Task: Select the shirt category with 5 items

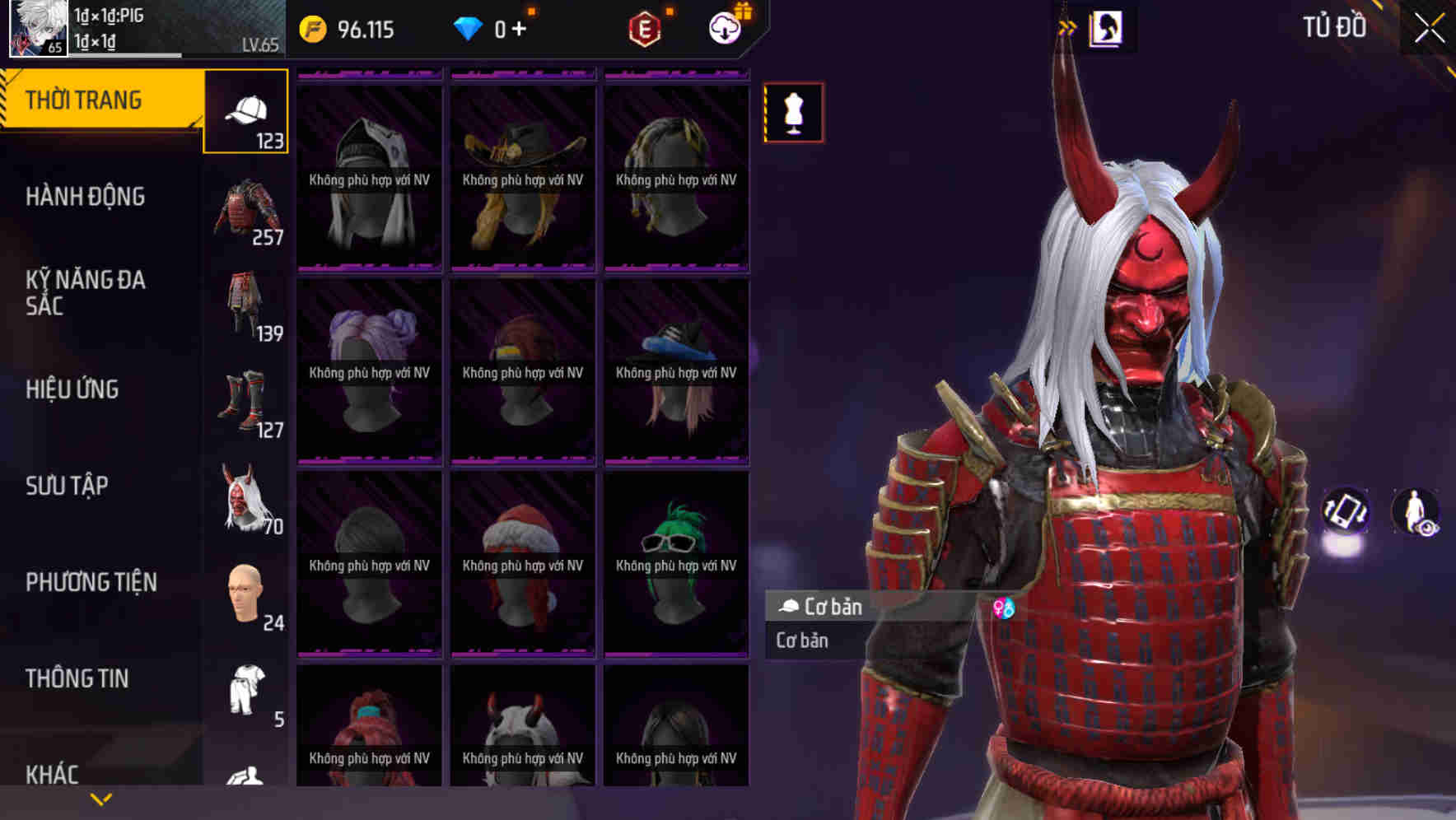Action: click(245, 692)
